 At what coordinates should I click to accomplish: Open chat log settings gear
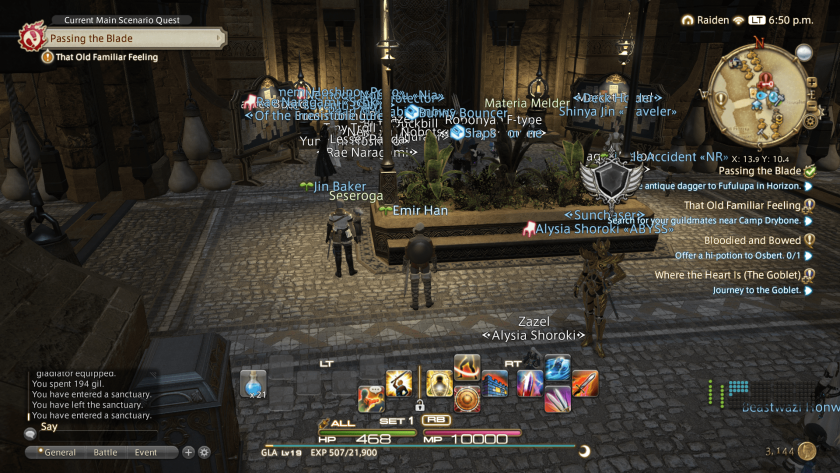(x=205, y=452)
